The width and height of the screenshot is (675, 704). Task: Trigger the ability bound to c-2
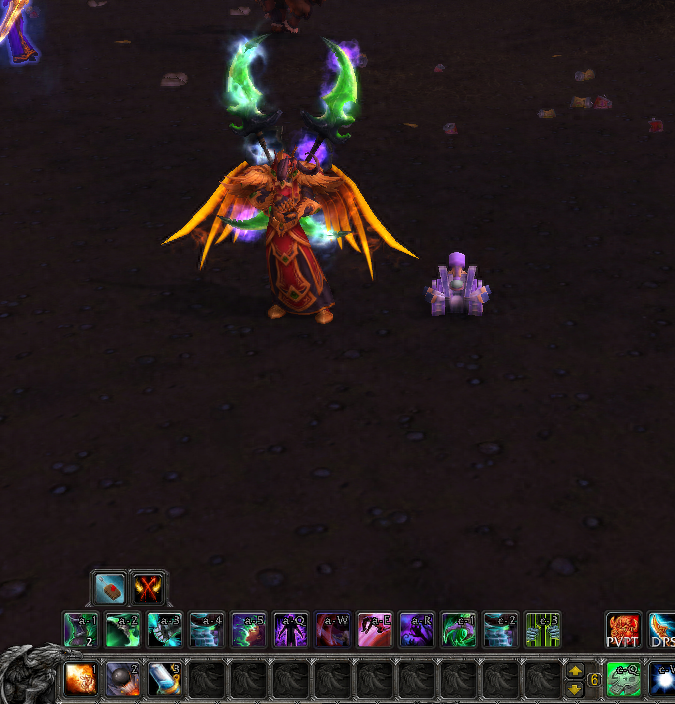(x=501, y=630)
